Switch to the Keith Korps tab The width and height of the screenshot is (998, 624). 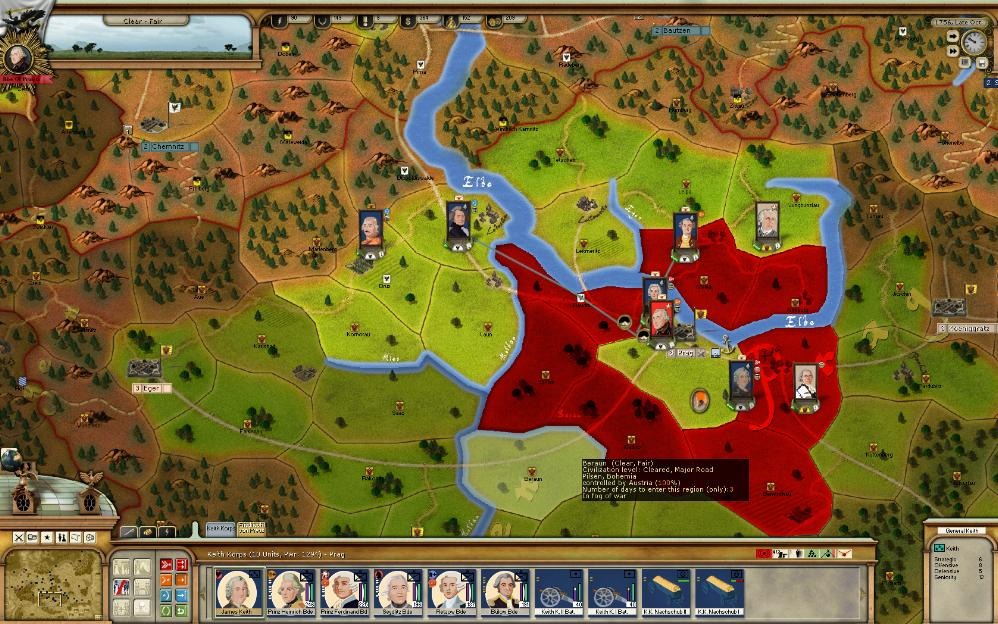(219, 528)
